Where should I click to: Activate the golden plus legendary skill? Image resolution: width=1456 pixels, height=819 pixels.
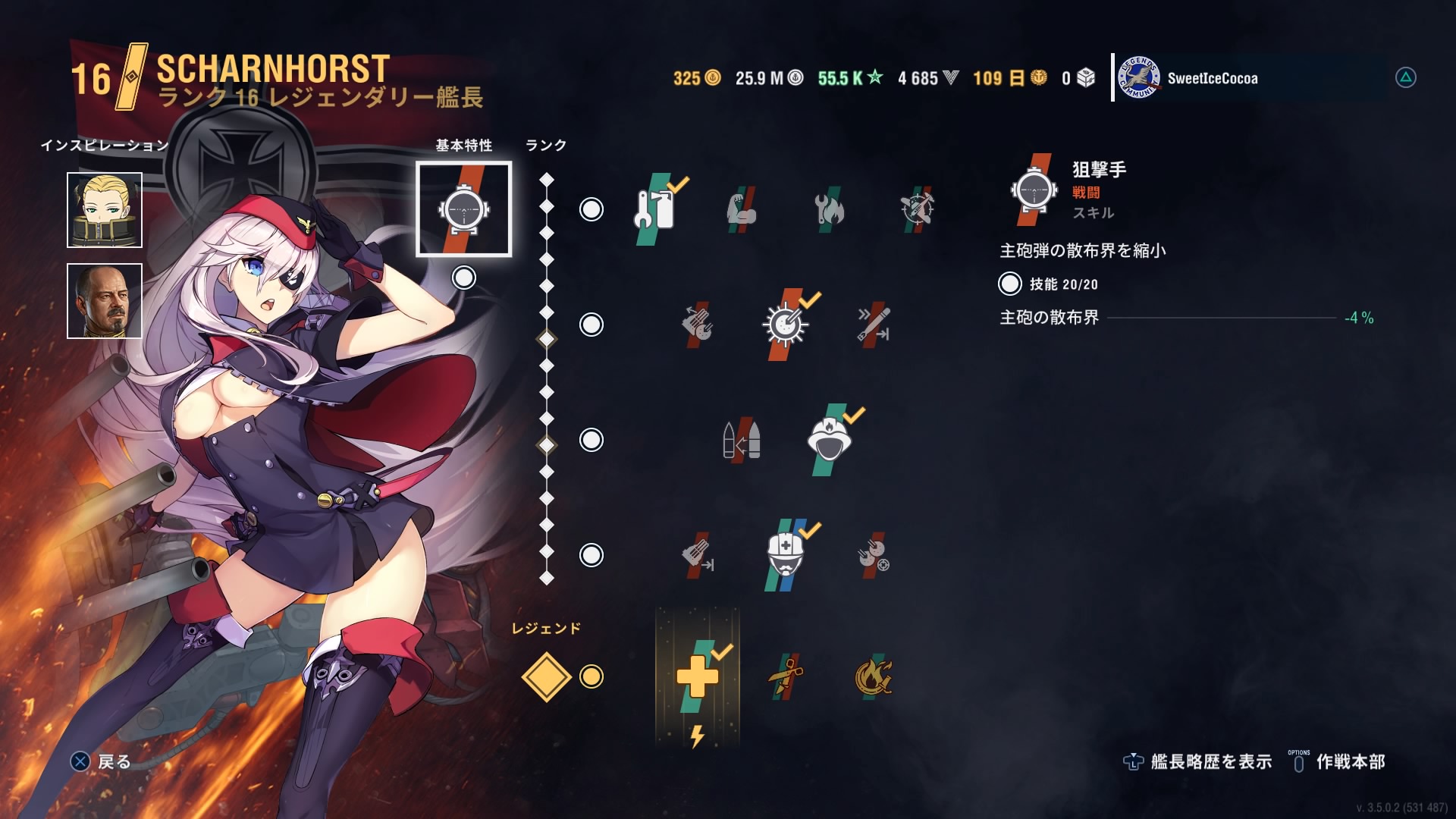697,676
